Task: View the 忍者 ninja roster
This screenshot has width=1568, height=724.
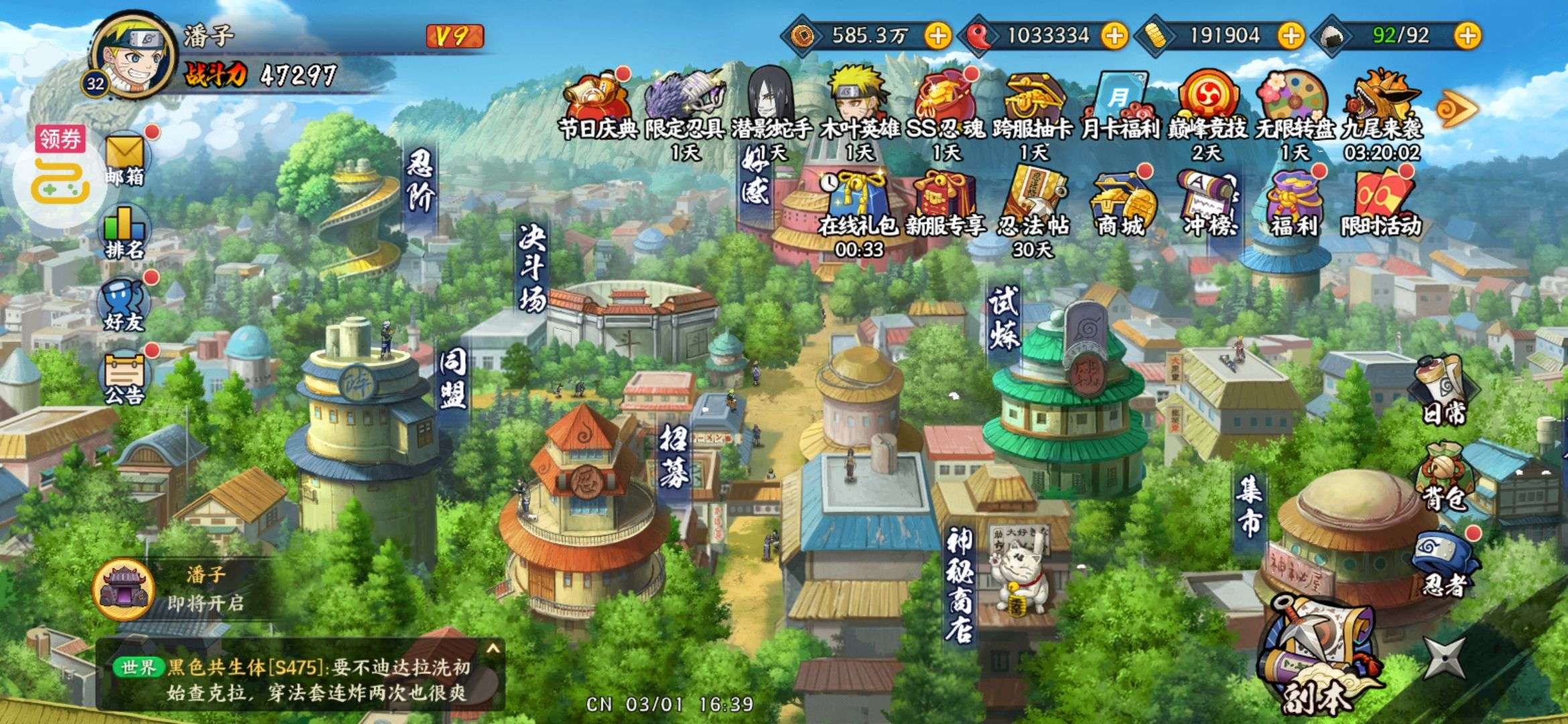Action: 1445,564
